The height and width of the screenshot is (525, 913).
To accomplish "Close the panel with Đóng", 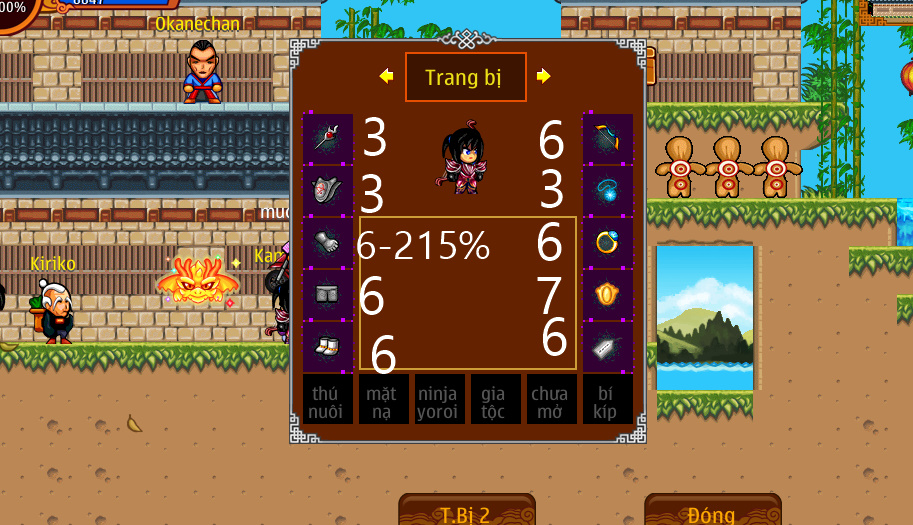I will click(x=712, y=512).
